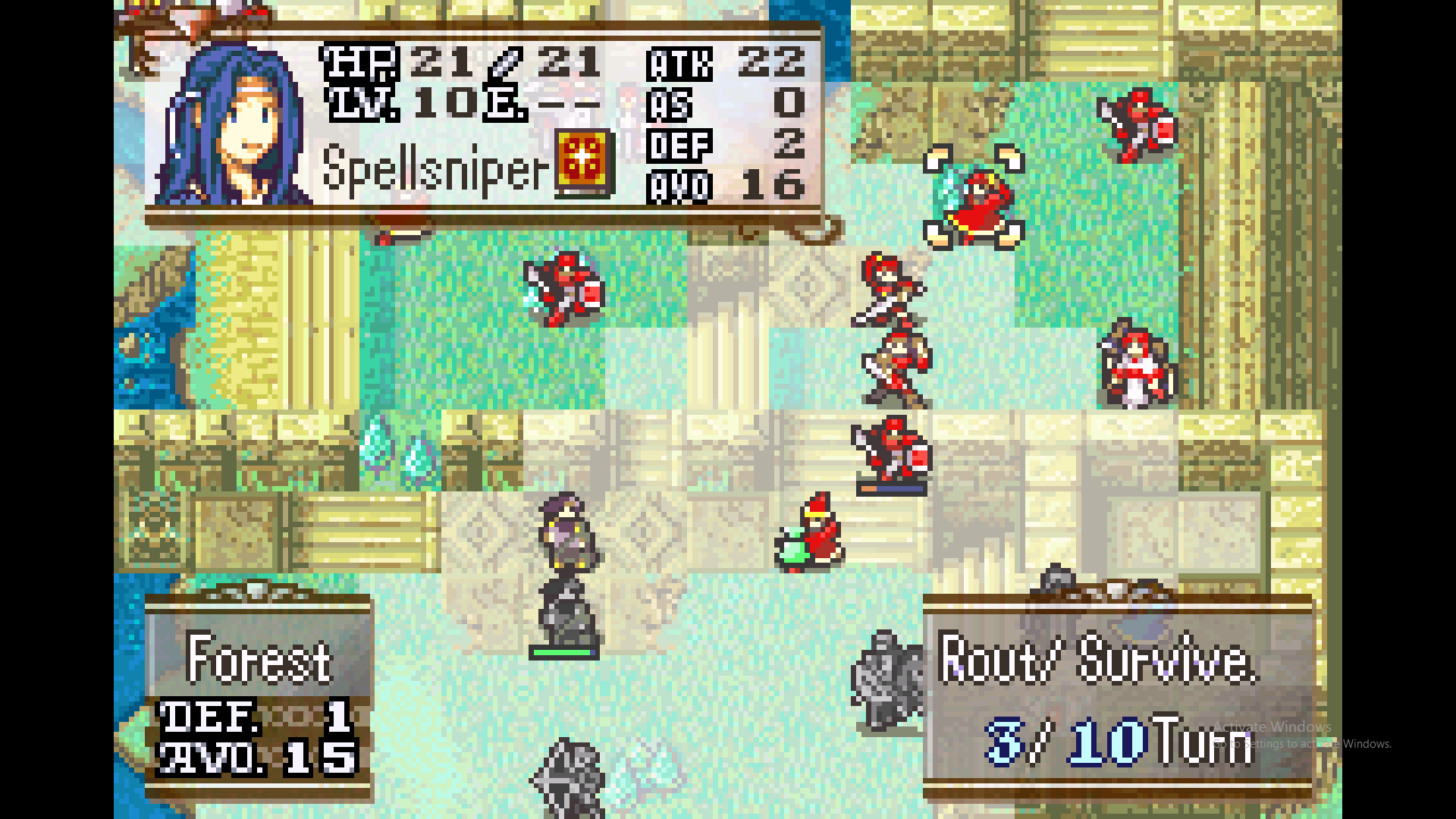The image size is (1456, 819).
Task: Click the pegasus knight in the upper right
Action: (974, 201)
